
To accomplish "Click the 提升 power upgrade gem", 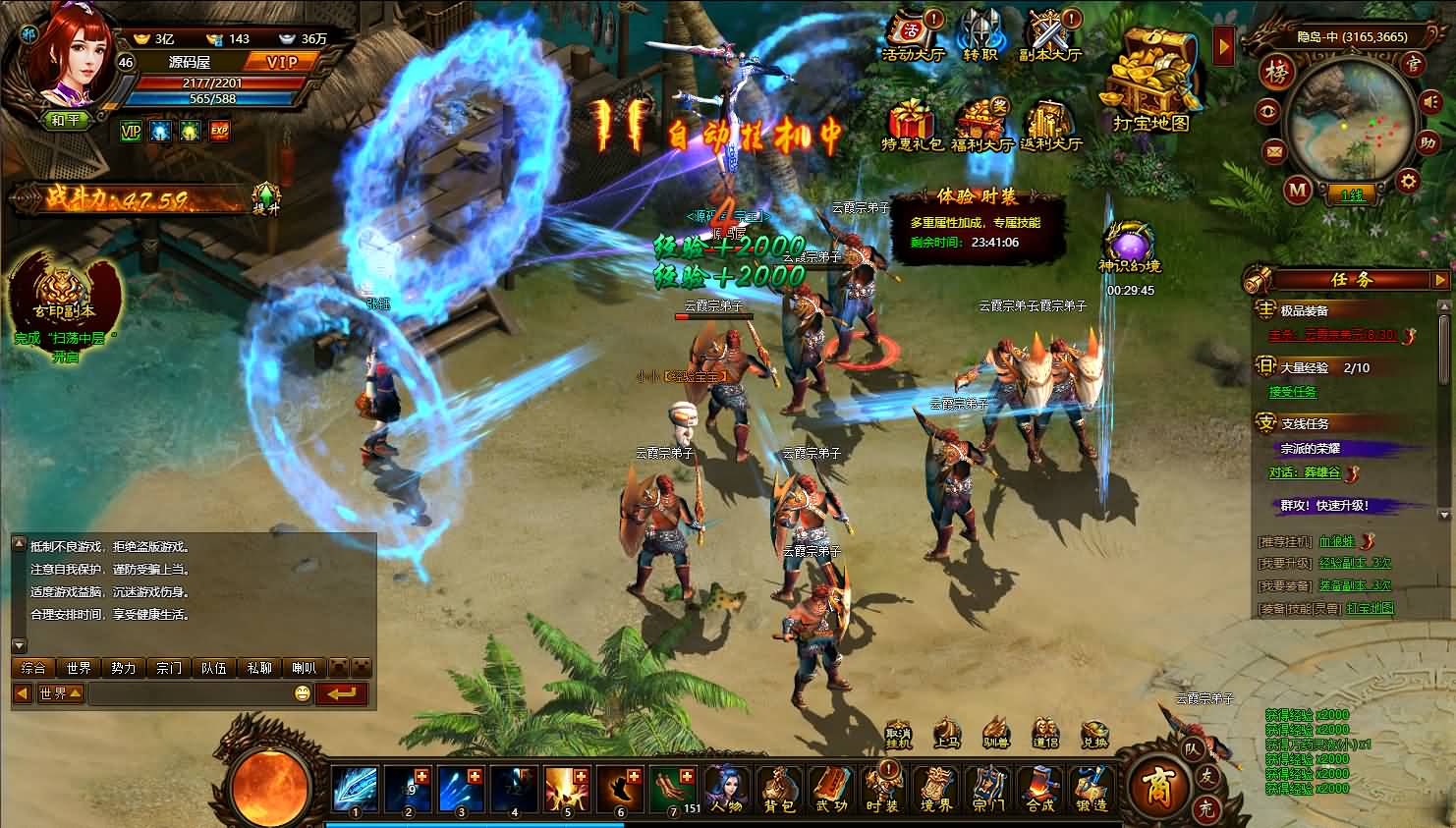I will [x=265, y=197].
